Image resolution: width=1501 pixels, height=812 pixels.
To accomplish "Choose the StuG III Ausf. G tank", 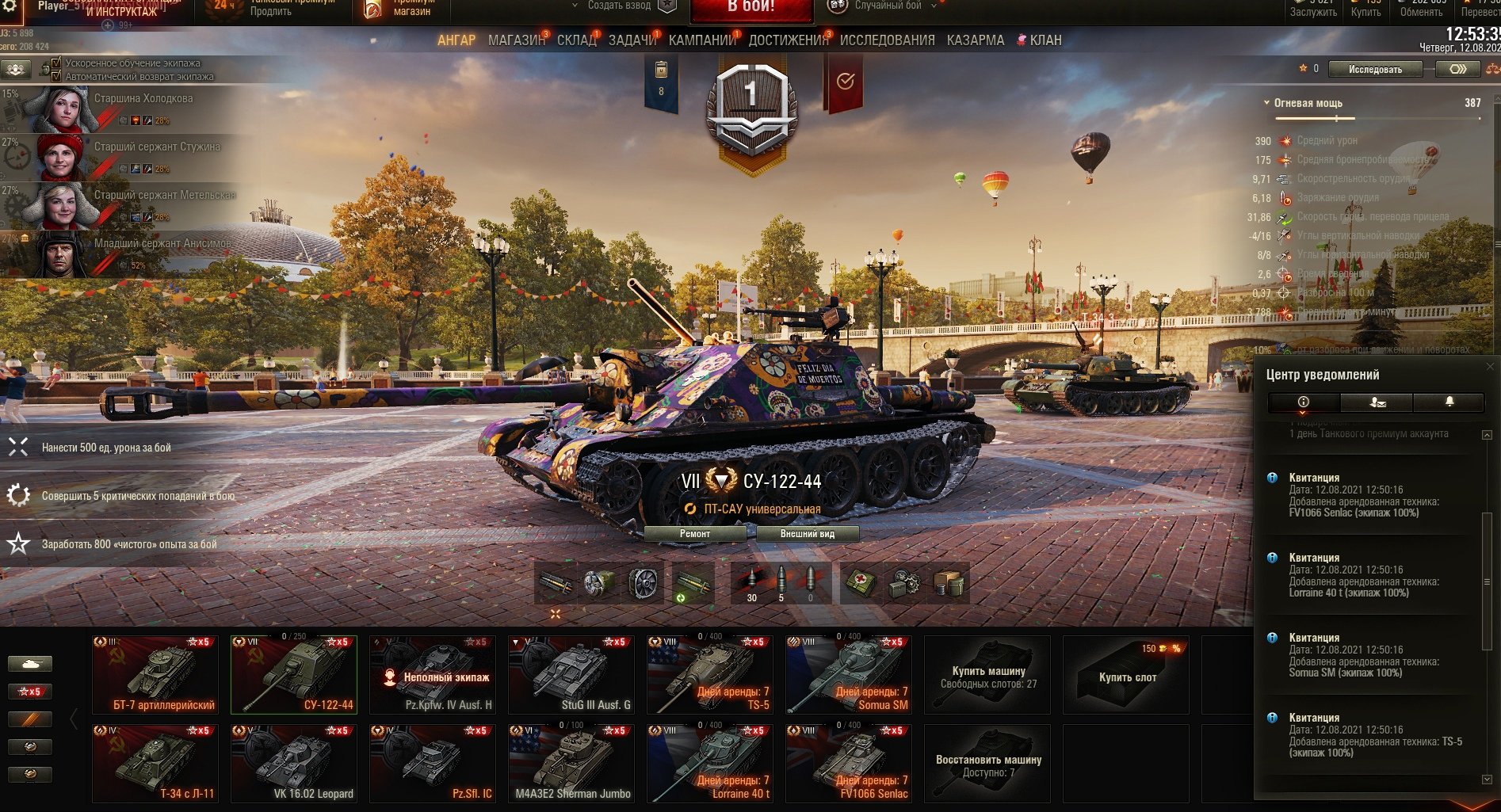I will click(x=571, y=675).
